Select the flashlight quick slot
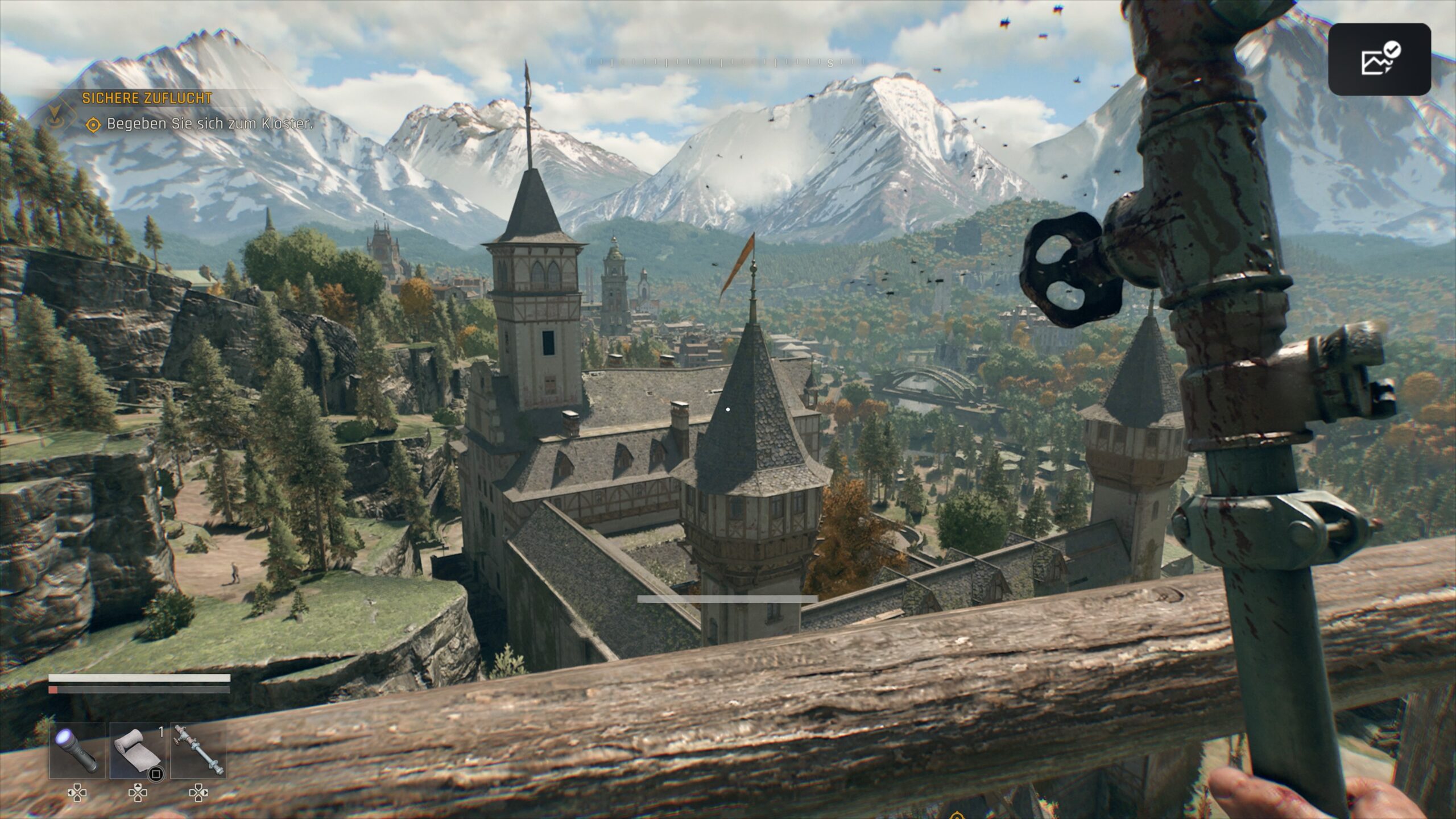This screenshot has width=1456, height=819. pyautogui.click(x=77, y=750)
